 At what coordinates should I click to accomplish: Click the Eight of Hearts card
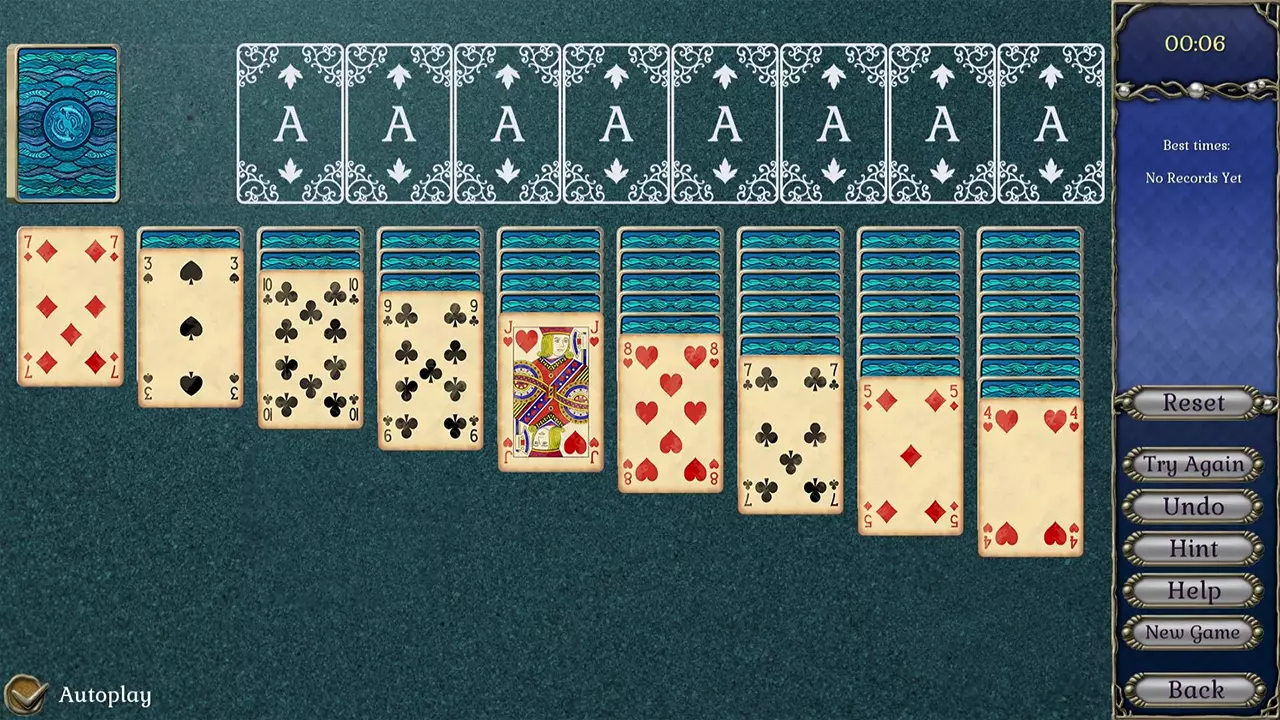click(669, 415)
